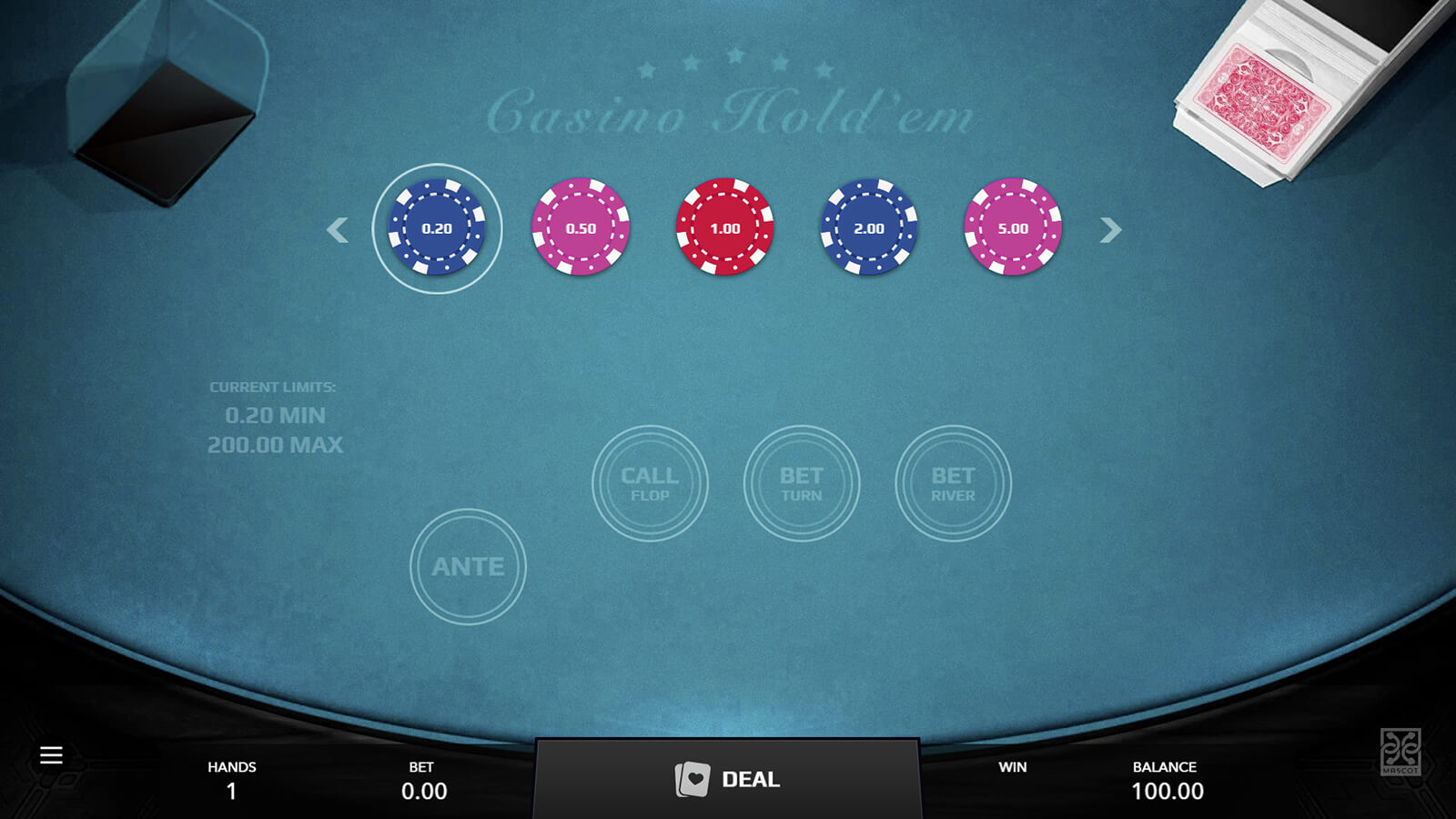This screenshot has height=819, width=1456.
Task: Pick the 1.00 red chip
Action: (724, 227)
